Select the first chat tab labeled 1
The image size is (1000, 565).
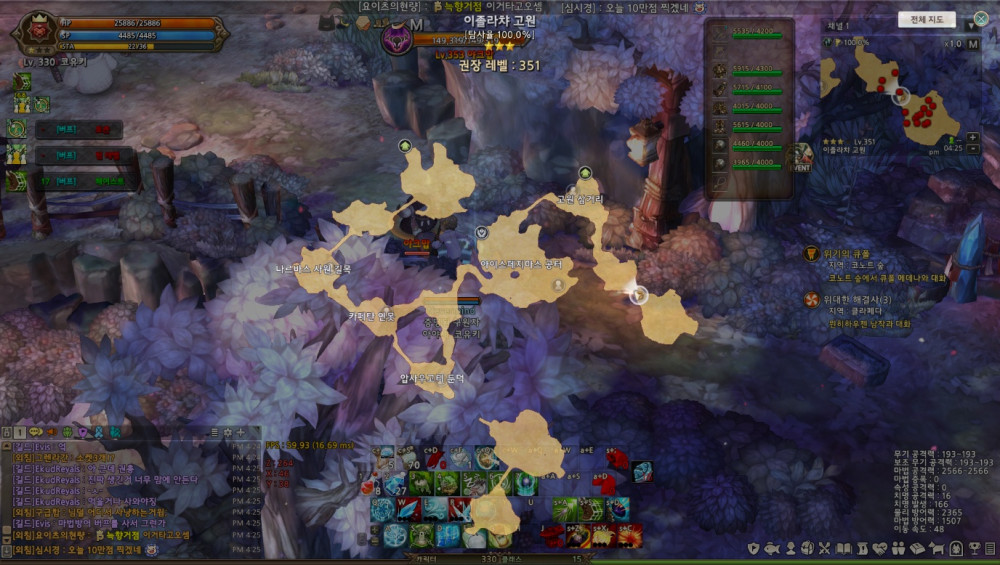pyautogui.click(x=21, y=432)
